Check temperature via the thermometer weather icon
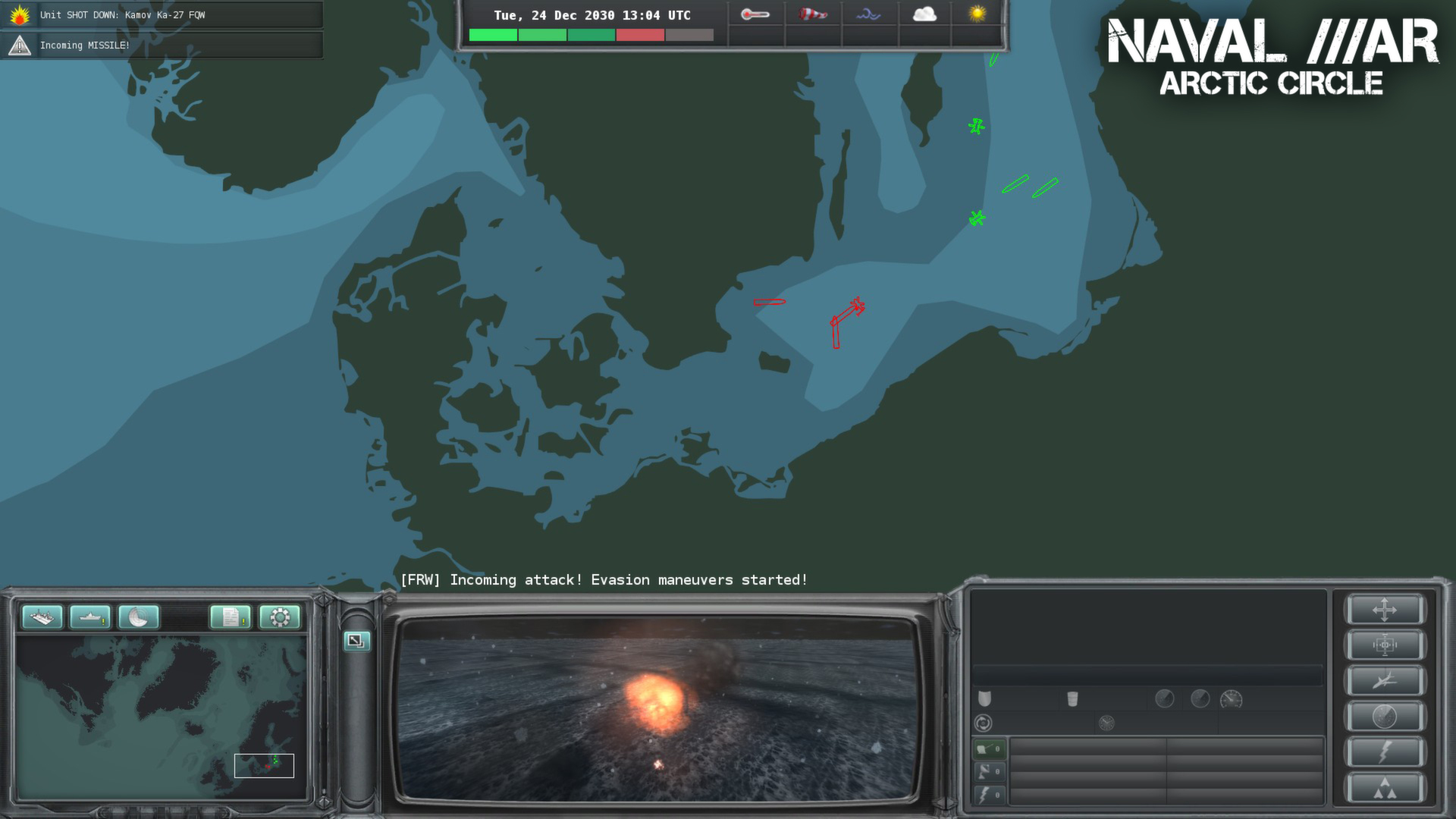This screenshot has width=1456, height=819. click(755, 13)
